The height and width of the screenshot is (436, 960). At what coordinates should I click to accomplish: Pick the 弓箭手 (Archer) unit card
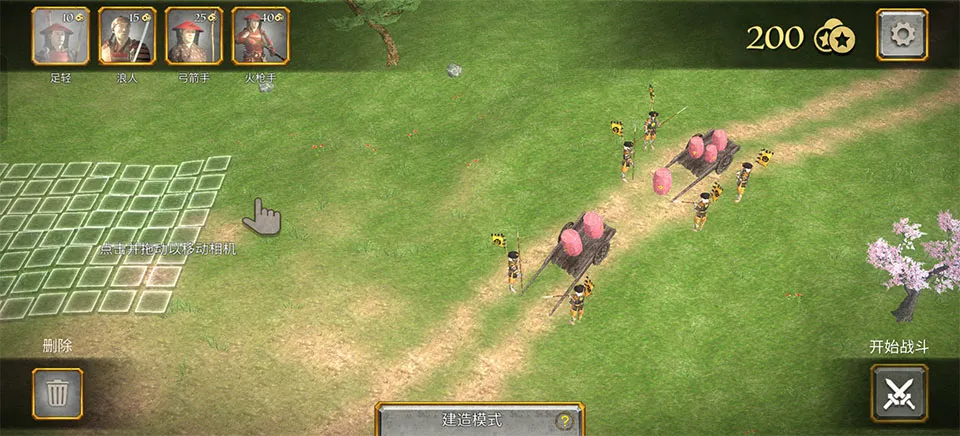point(194,36)
